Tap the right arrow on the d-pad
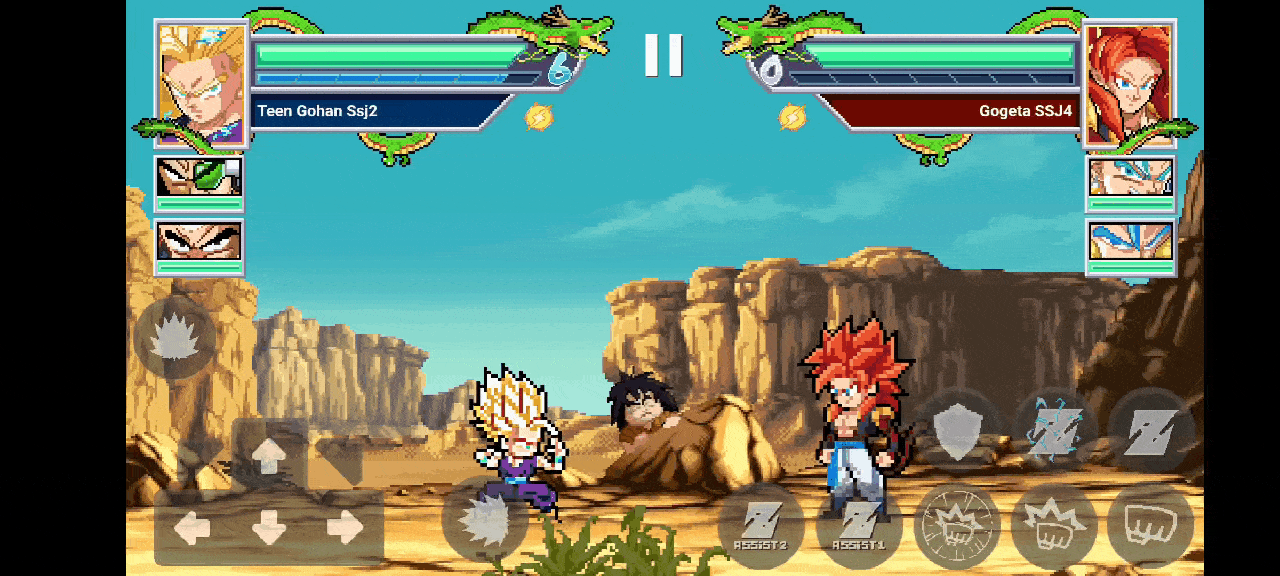The image size is (1280, 576). 345,527
